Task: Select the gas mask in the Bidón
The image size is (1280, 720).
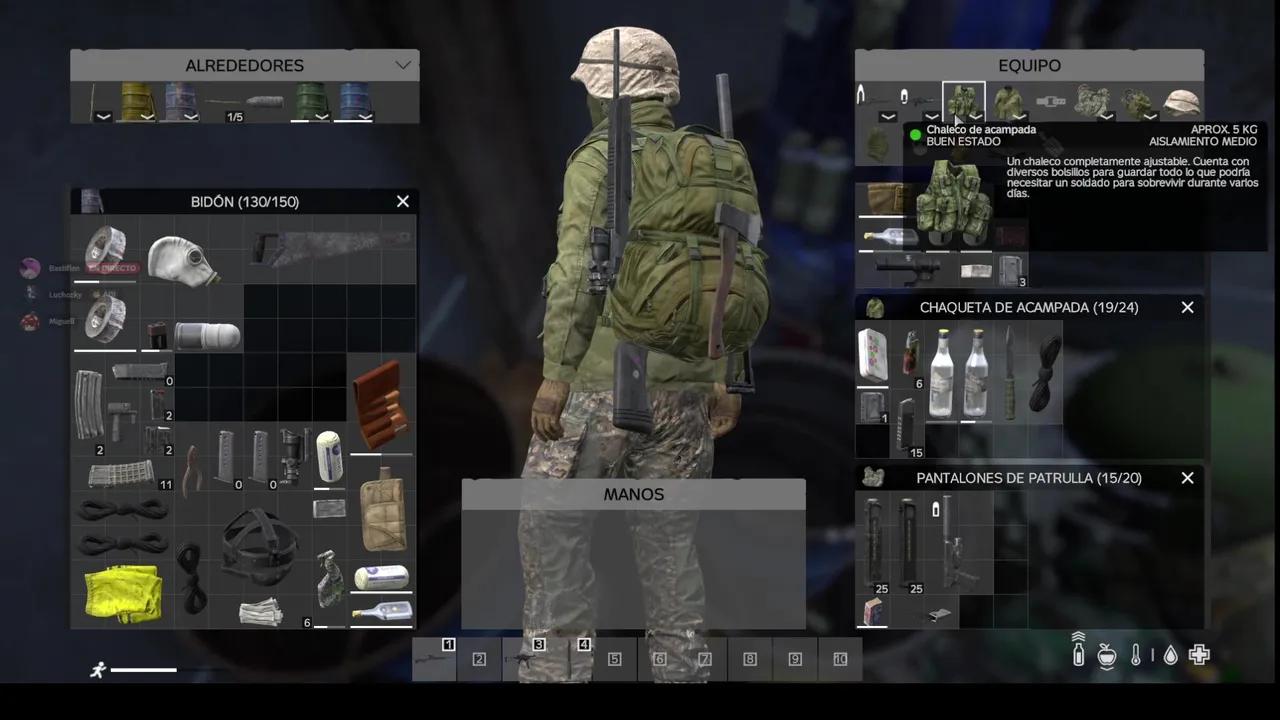Action: tap(182, 258)
